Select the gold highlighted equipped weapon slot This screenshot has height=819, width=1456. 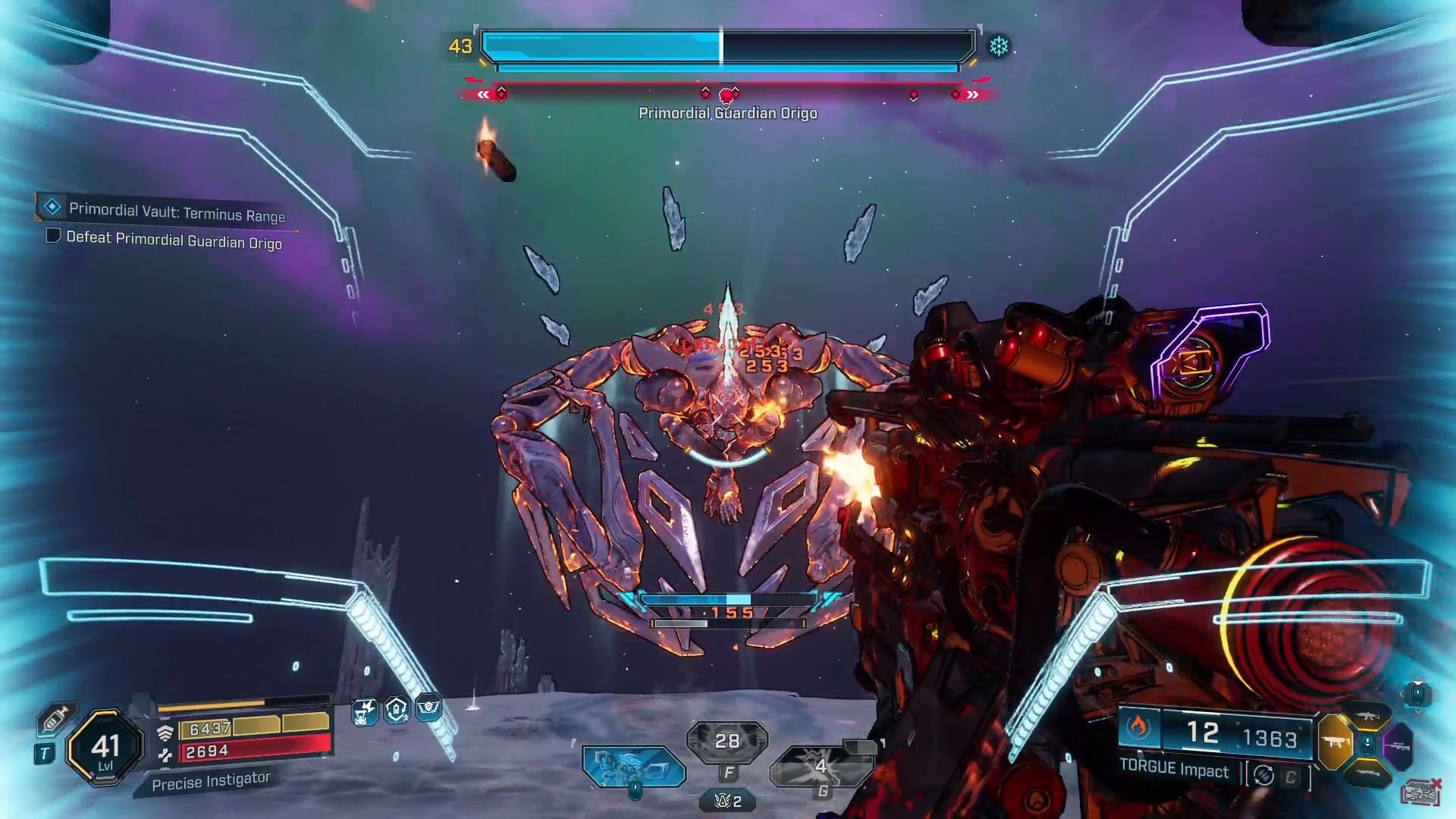pos(1335,742)
